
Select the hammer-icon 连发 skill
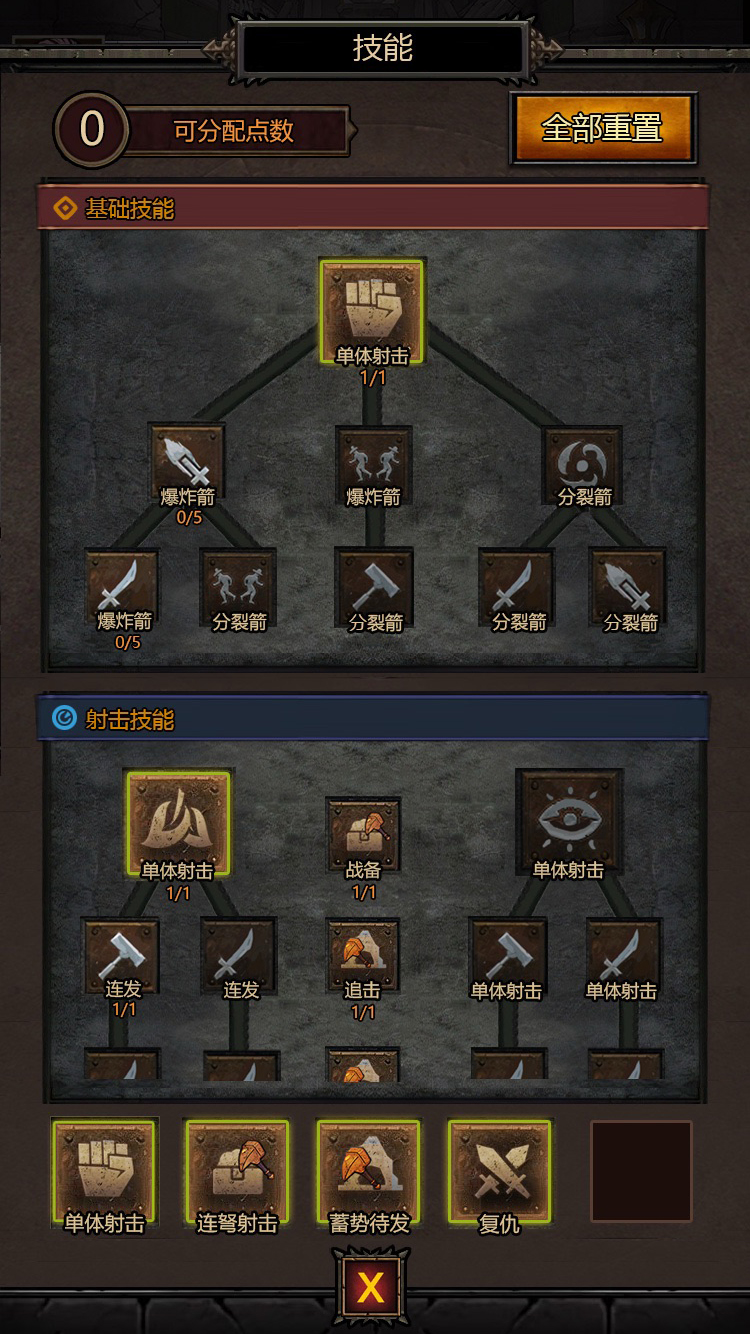click(x=122, y=954)
